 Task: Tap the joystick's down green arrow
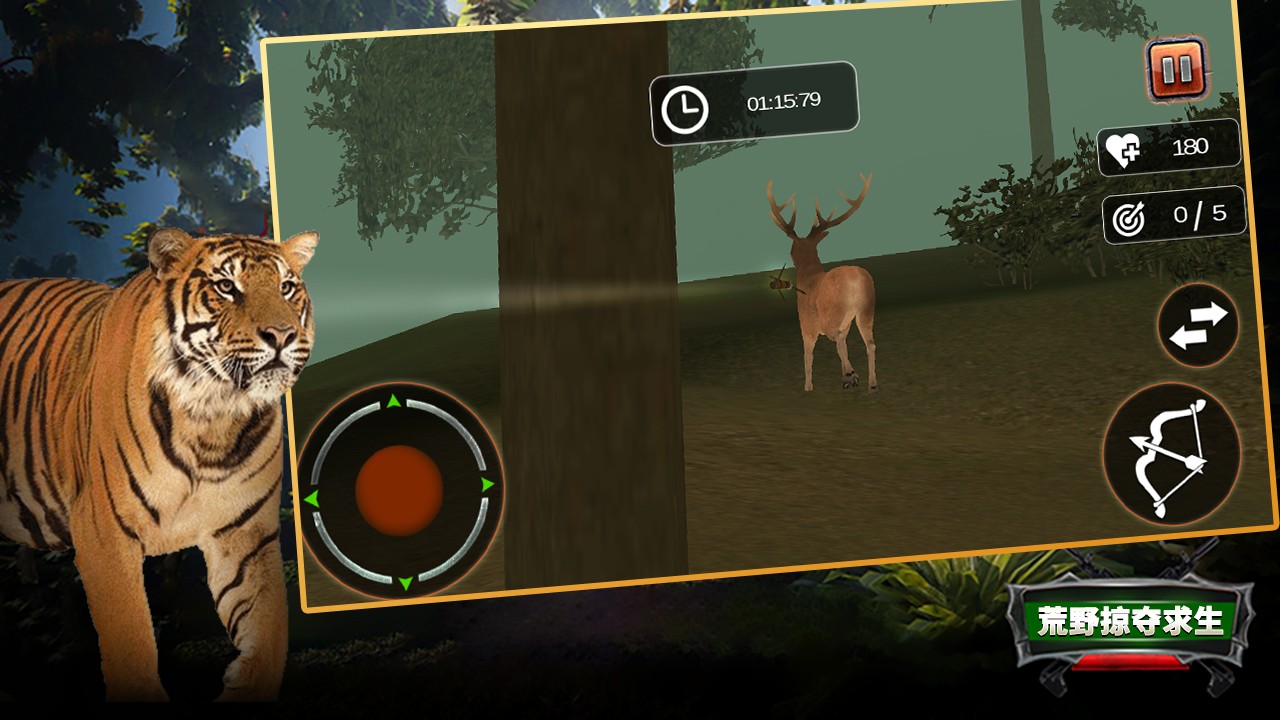pyautogui.click(x=405, y=582)
